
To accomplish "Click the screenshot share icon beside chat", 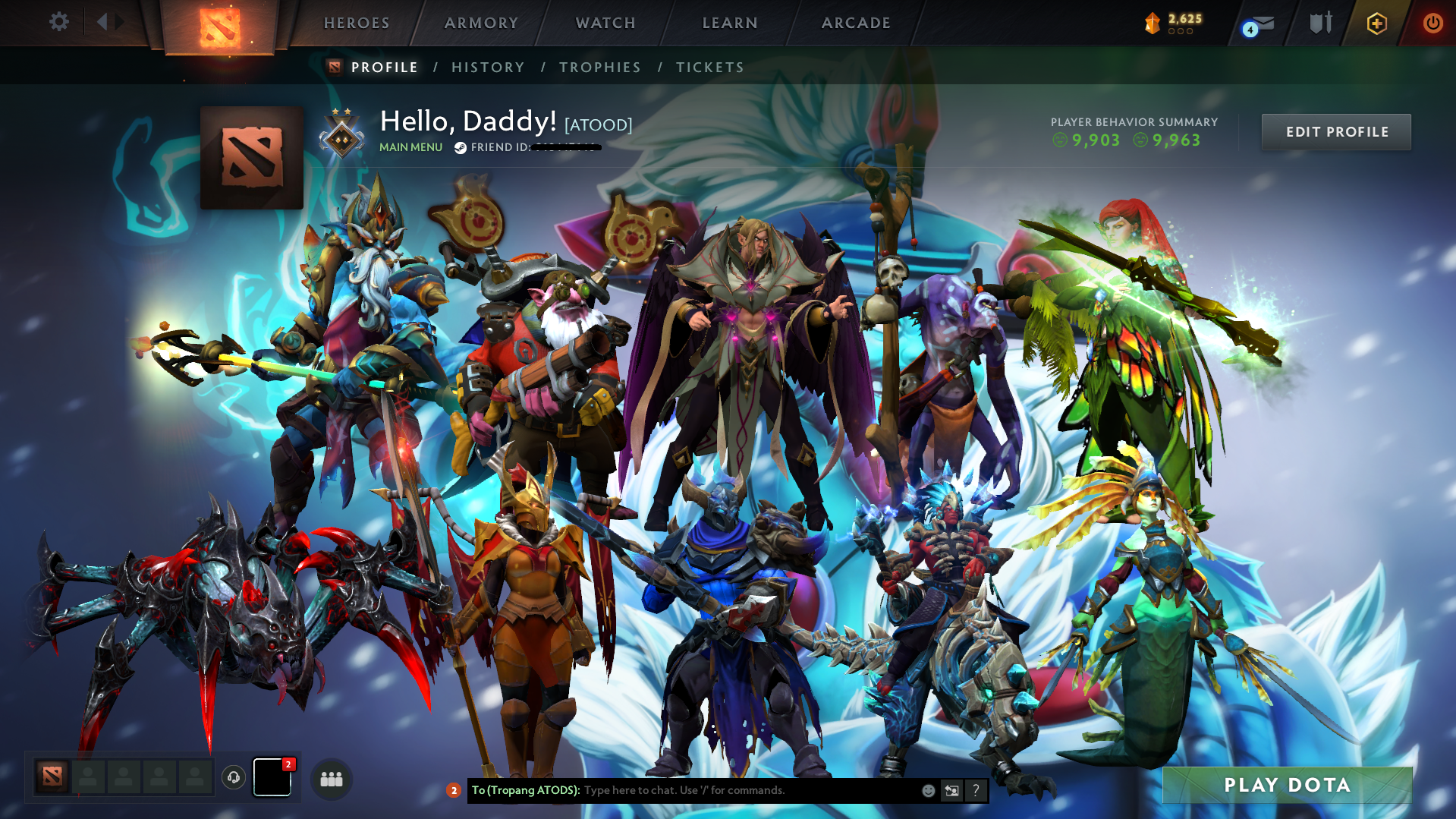I will [951, 790].
